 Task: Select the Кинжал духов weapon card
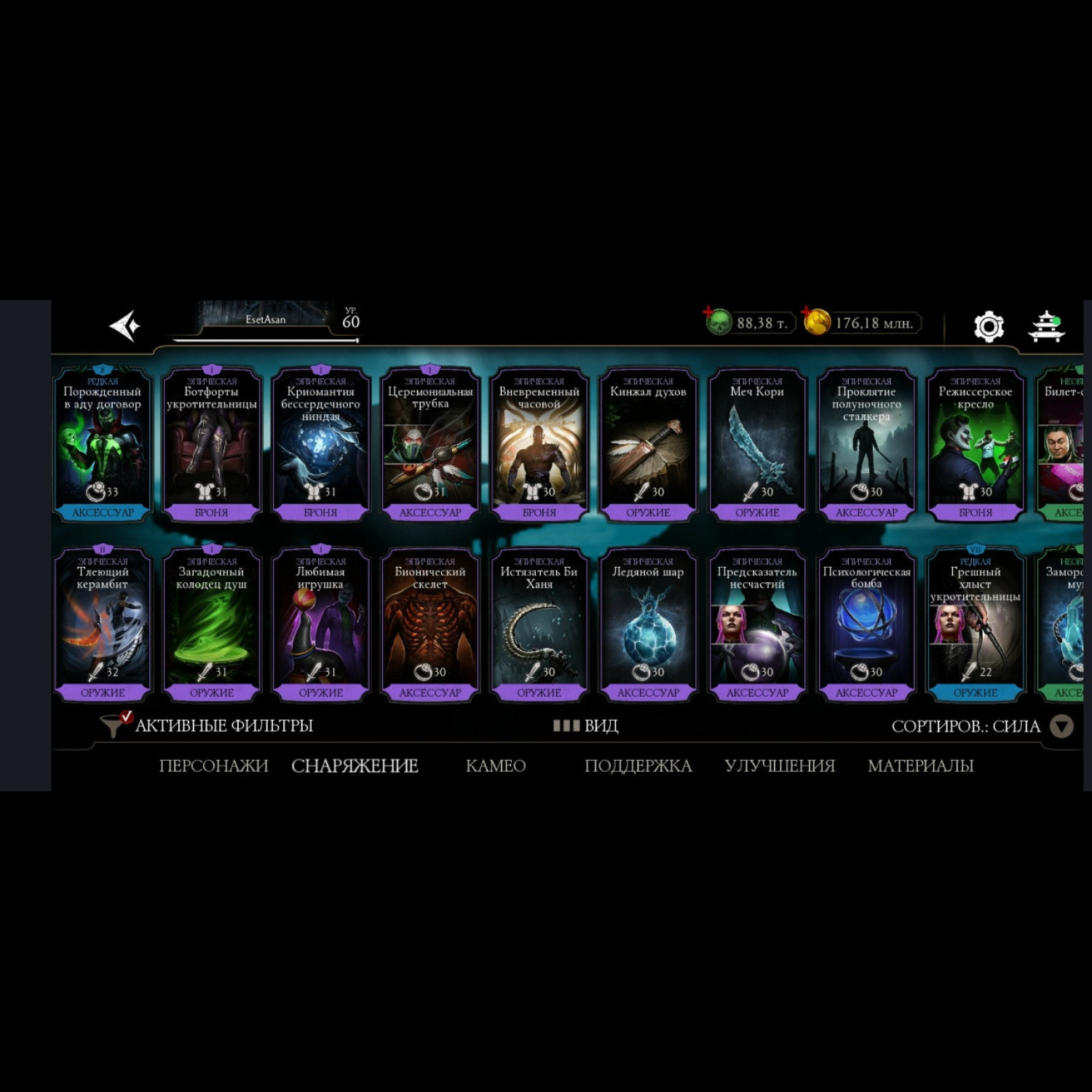(648, 444)
